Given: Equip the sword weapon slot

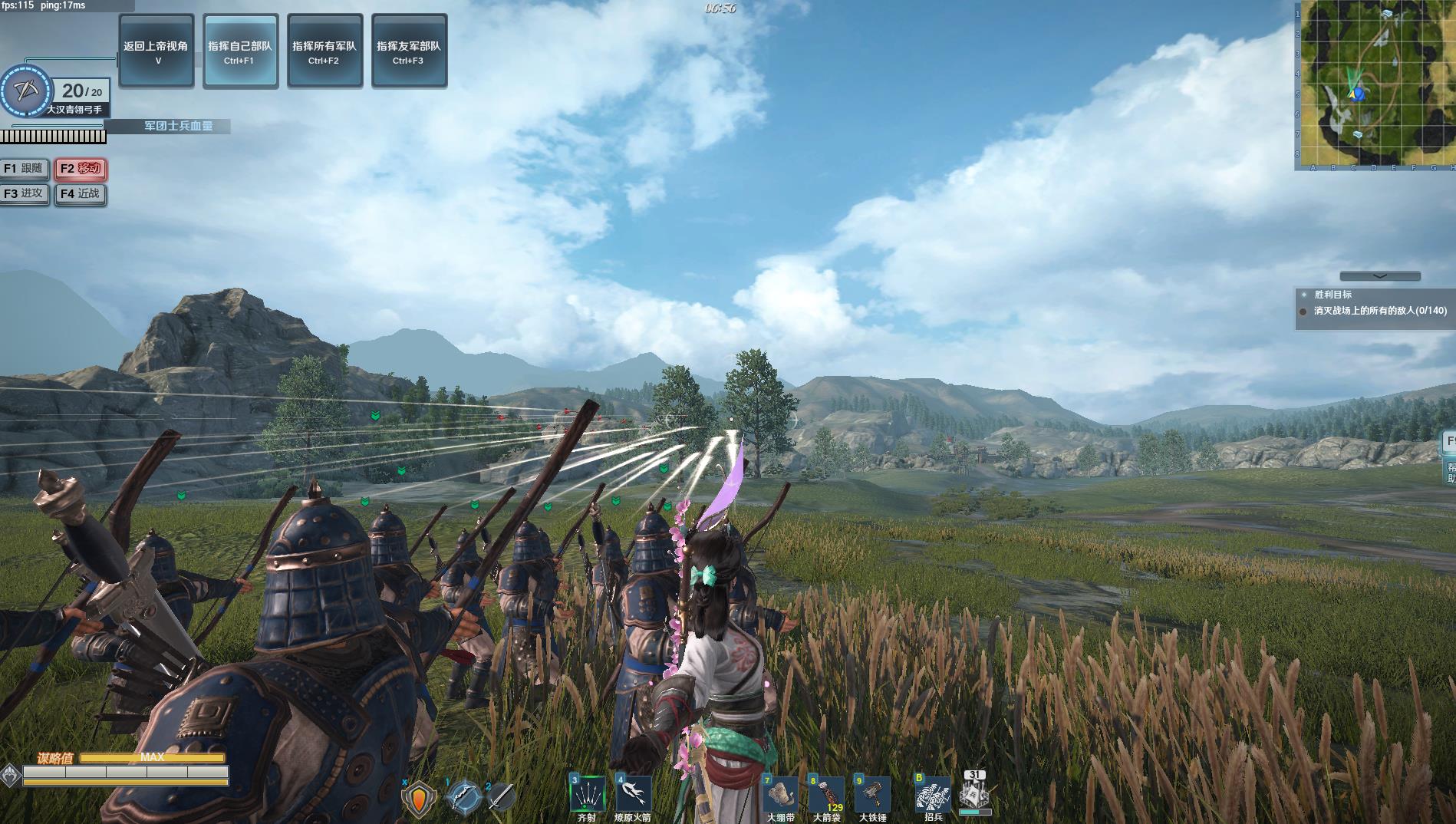Looking at the screenshot, I should click(501, 798).
